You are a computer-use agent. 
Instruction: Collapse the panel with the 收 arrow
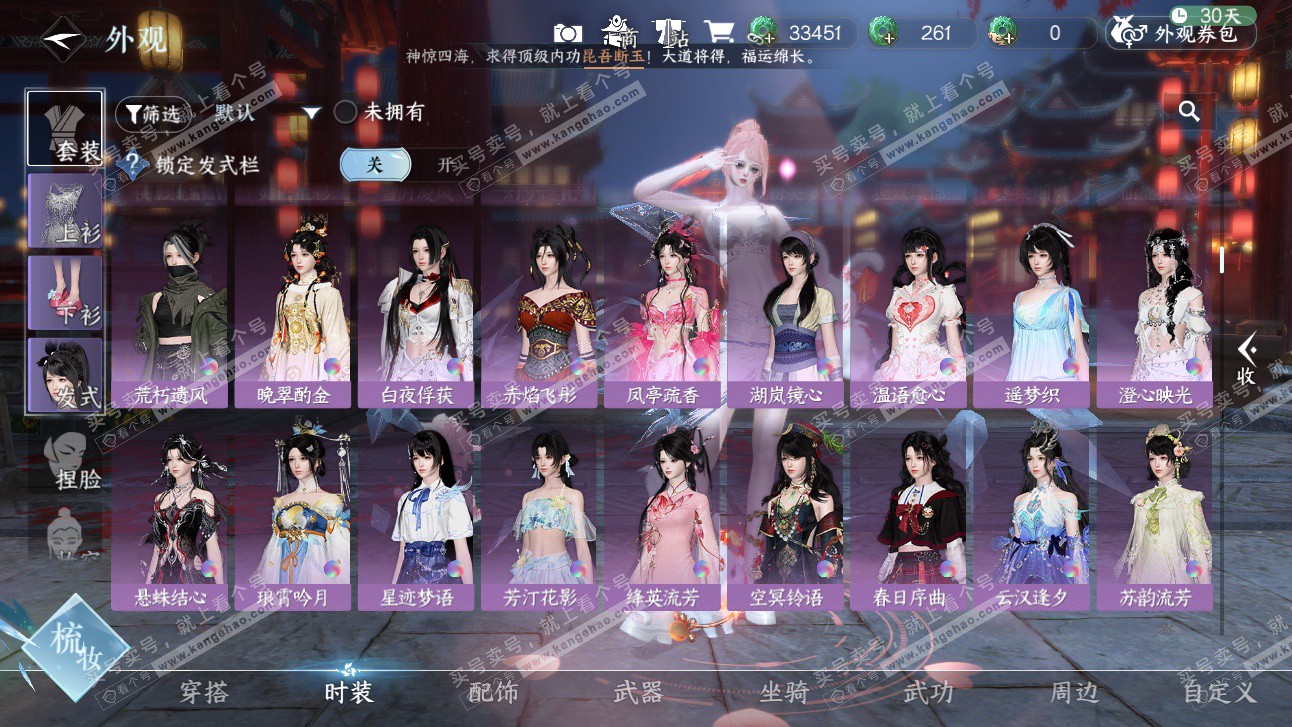coord(1246,360)
